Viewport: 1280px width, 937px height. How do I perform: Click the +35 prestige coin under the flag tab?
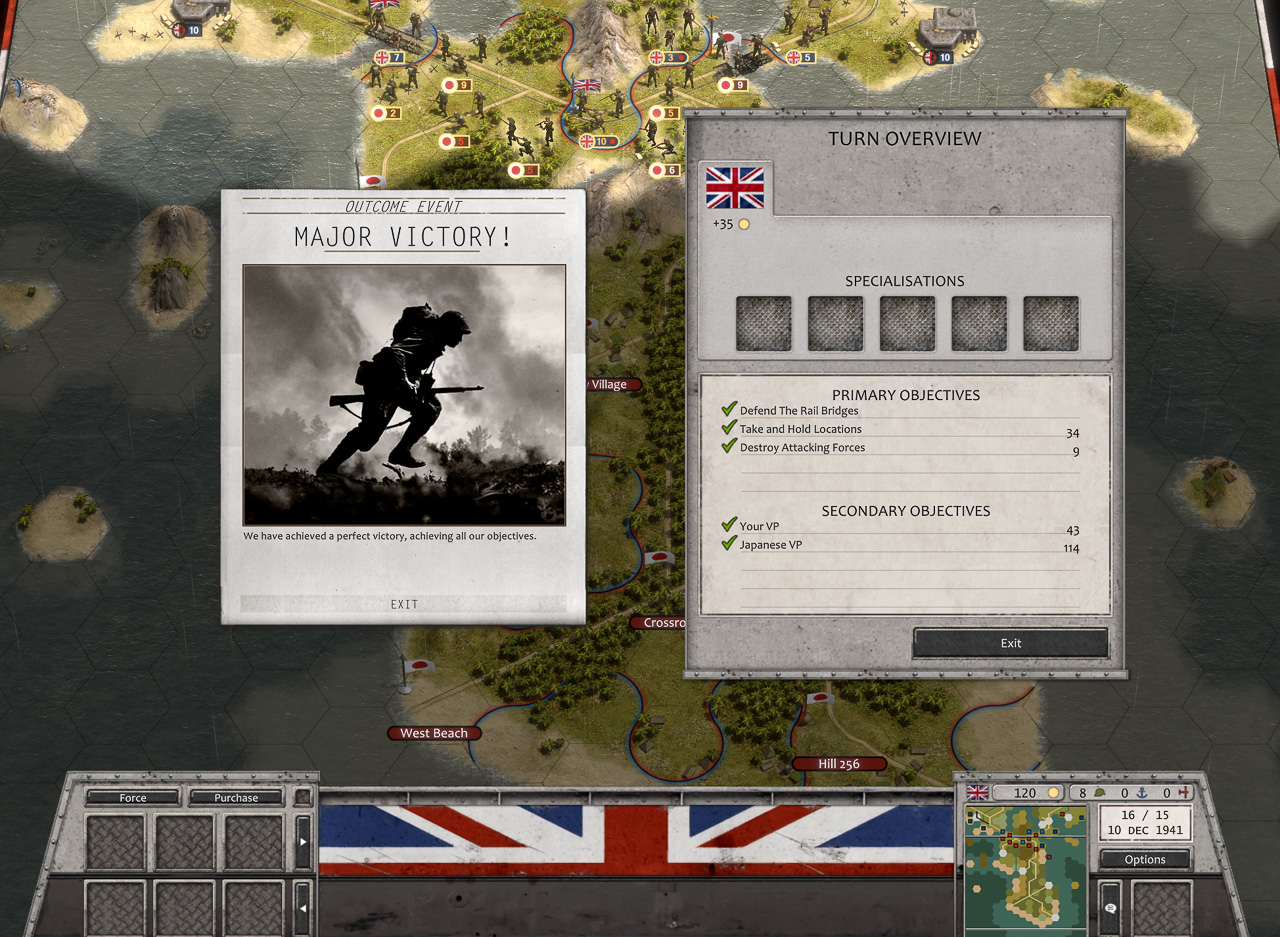[x=742, y=225]
